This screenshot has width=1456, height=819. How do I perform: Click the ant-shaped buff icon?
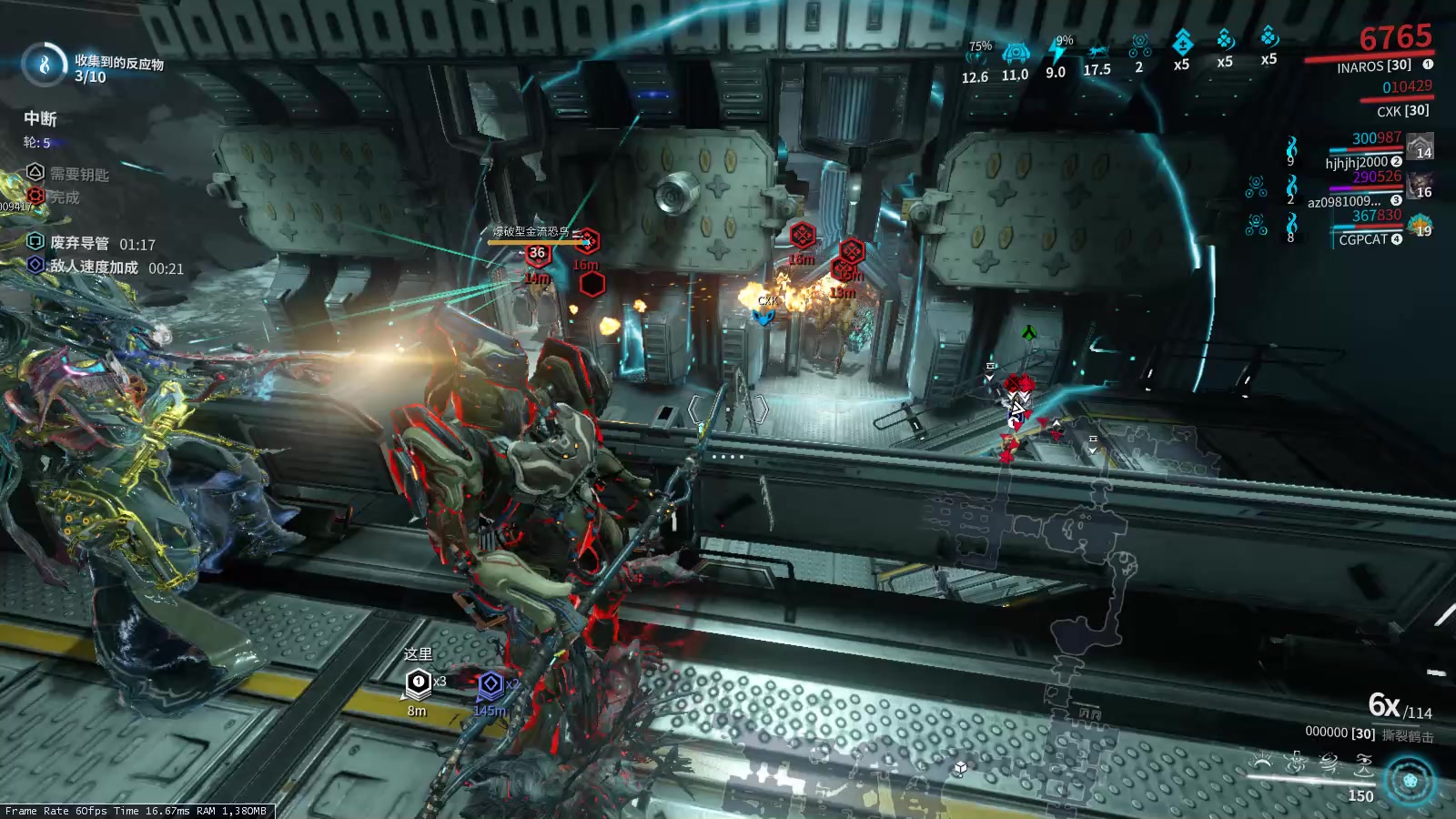[x=1097, y=51]
